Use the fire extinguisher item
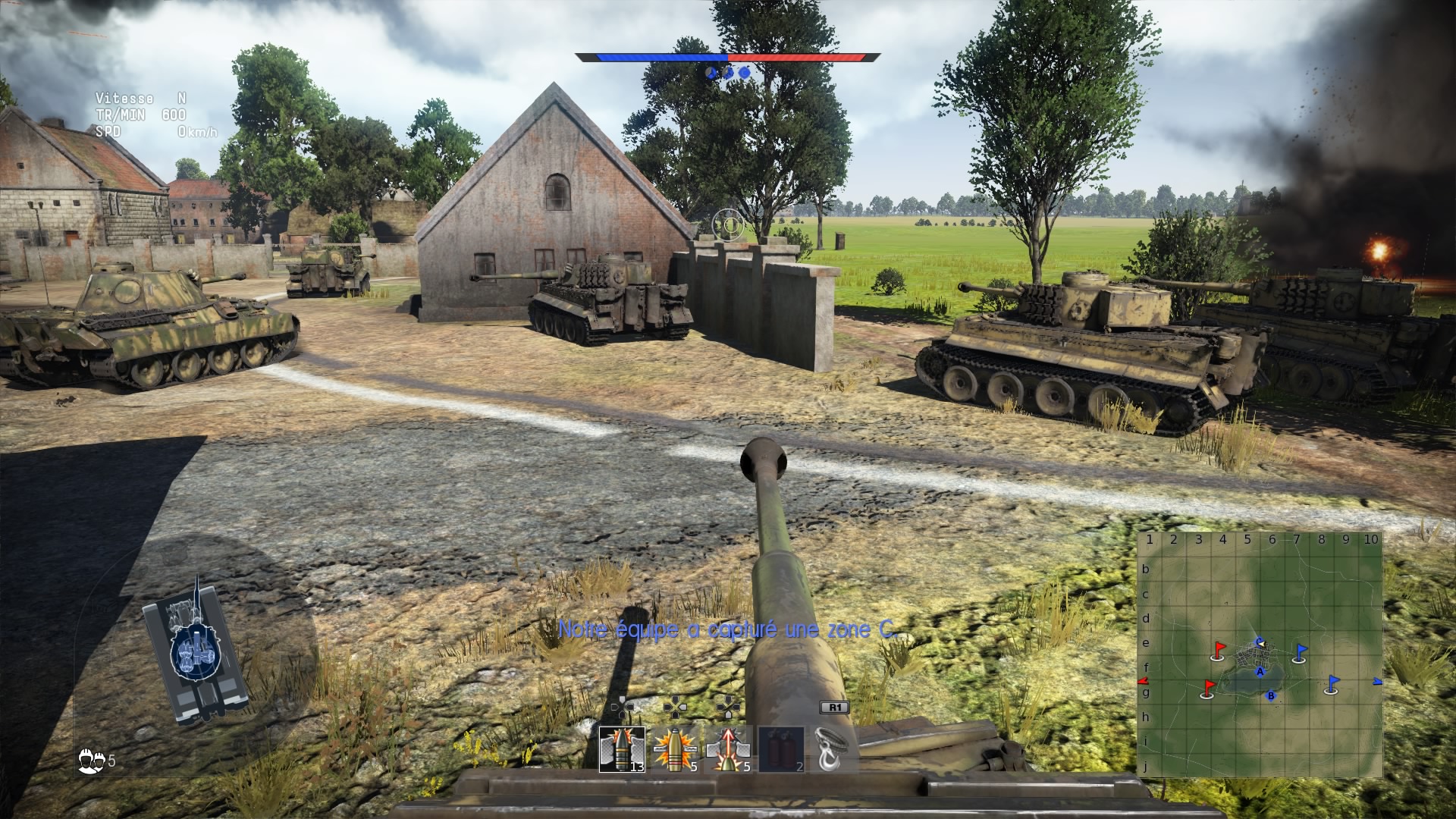The width and height of the screenshot is (1456, 819). pos(781,749)
